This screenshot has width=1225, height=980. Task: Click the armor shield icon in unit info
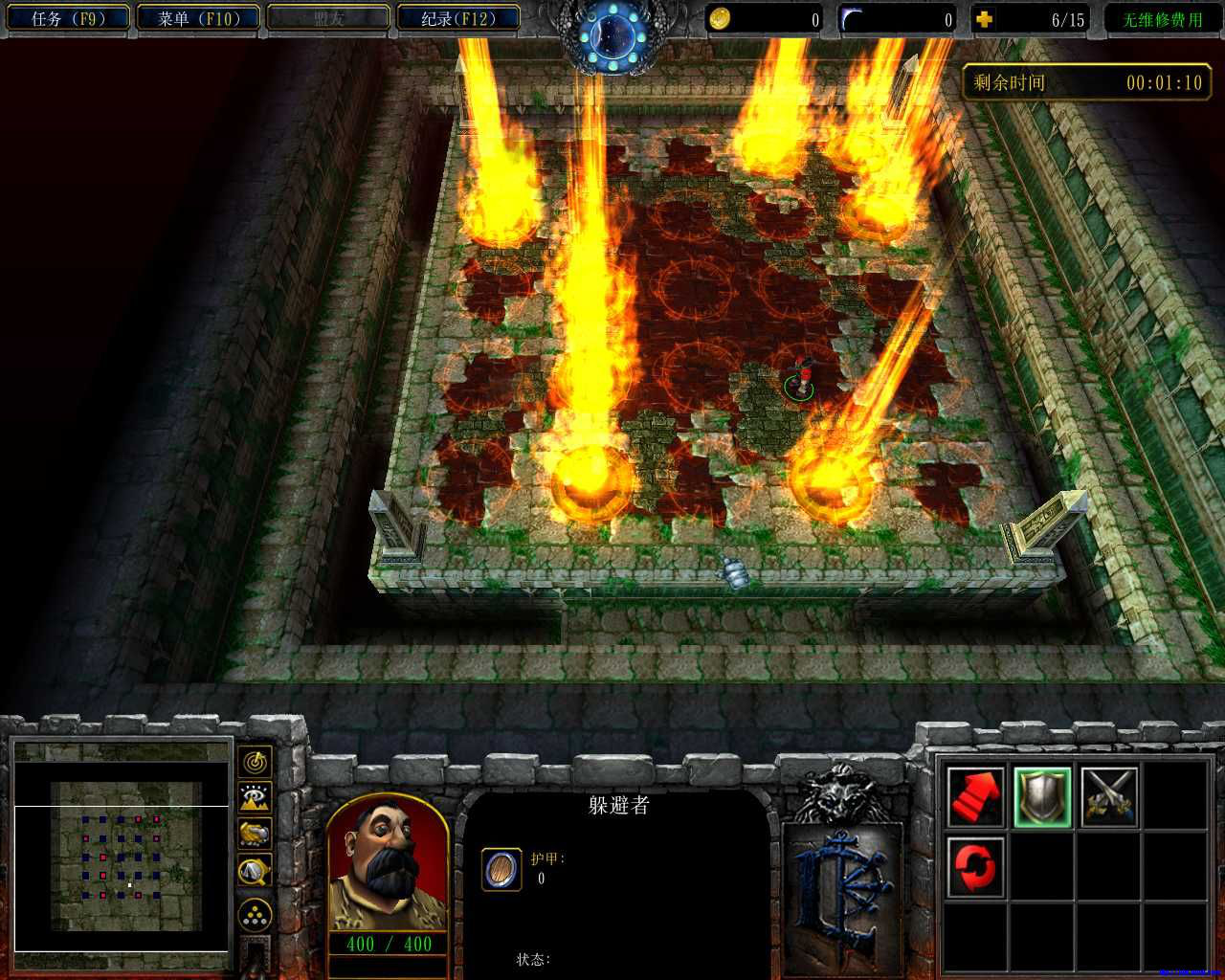click(501, 869)
